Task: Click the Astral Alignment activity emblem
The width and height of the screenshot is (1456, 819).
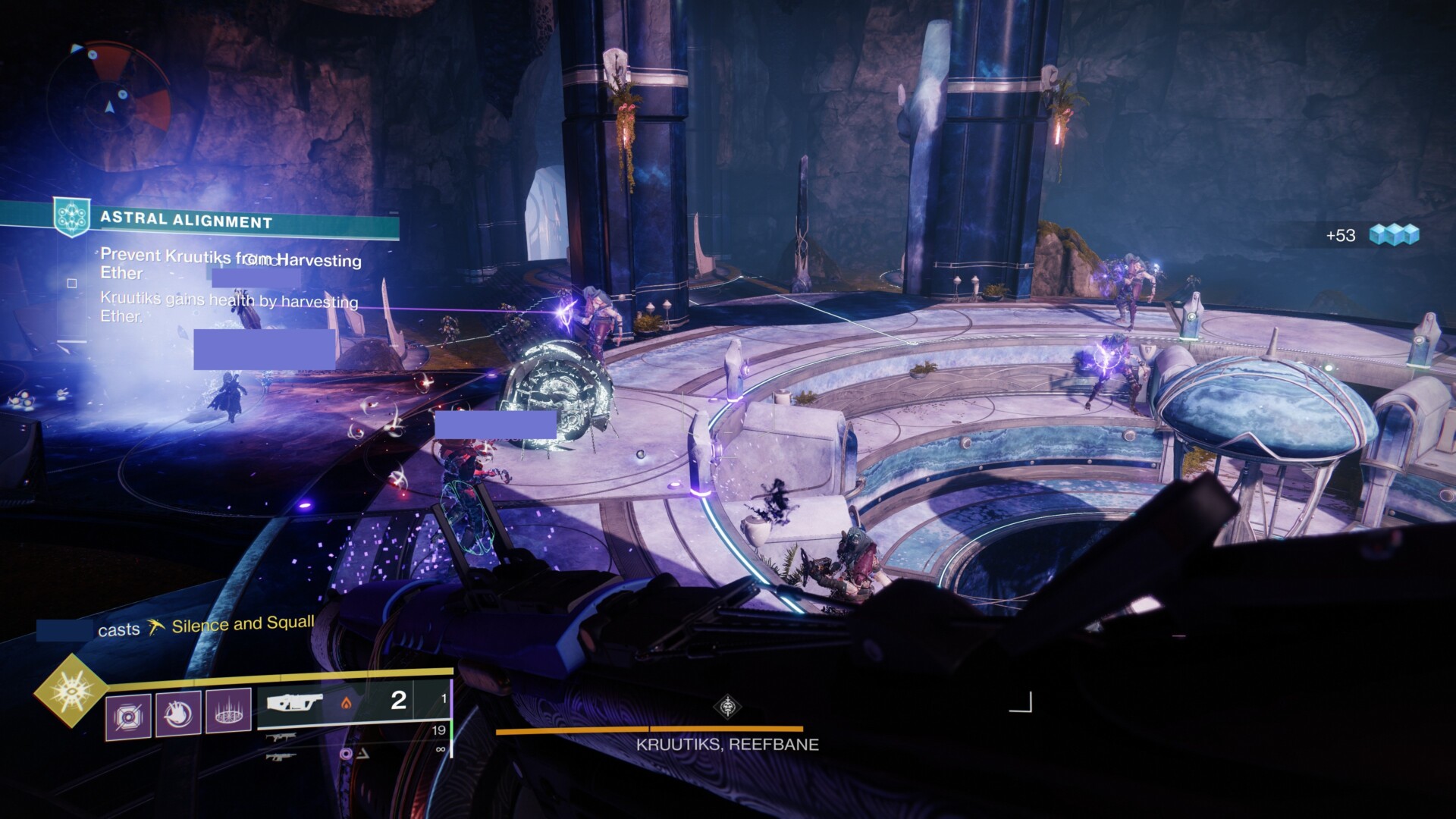Action: click(72, 216)
